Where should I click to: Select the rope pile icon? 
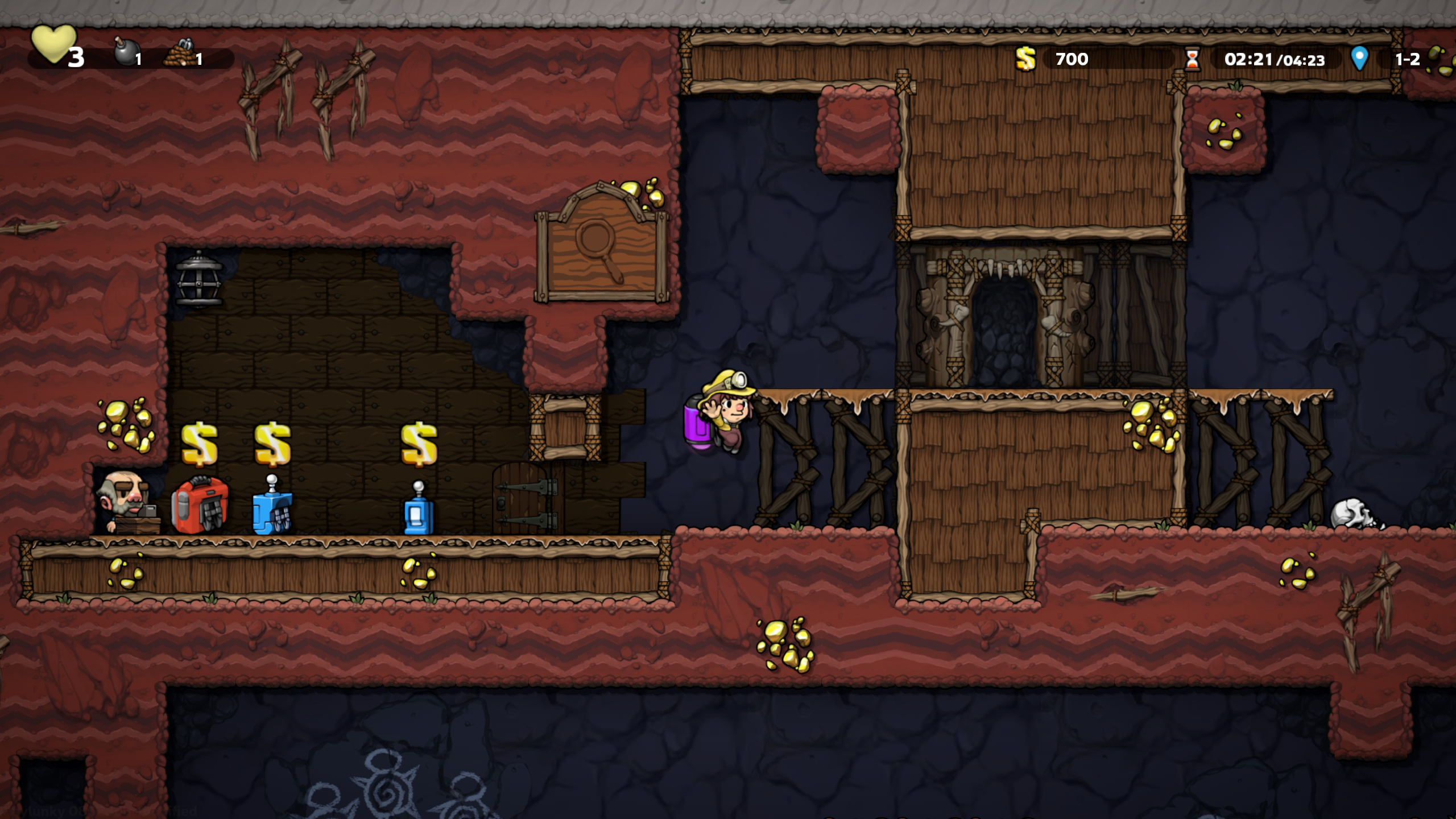tap(180, 53)
